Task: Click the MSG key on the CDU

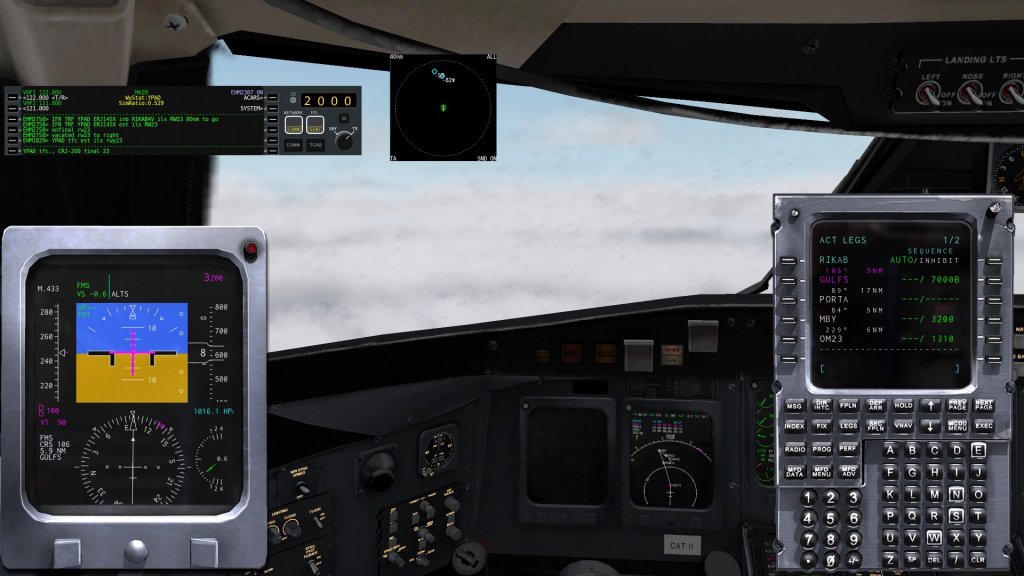Action: pyautogui.click(x=794, y=405)
